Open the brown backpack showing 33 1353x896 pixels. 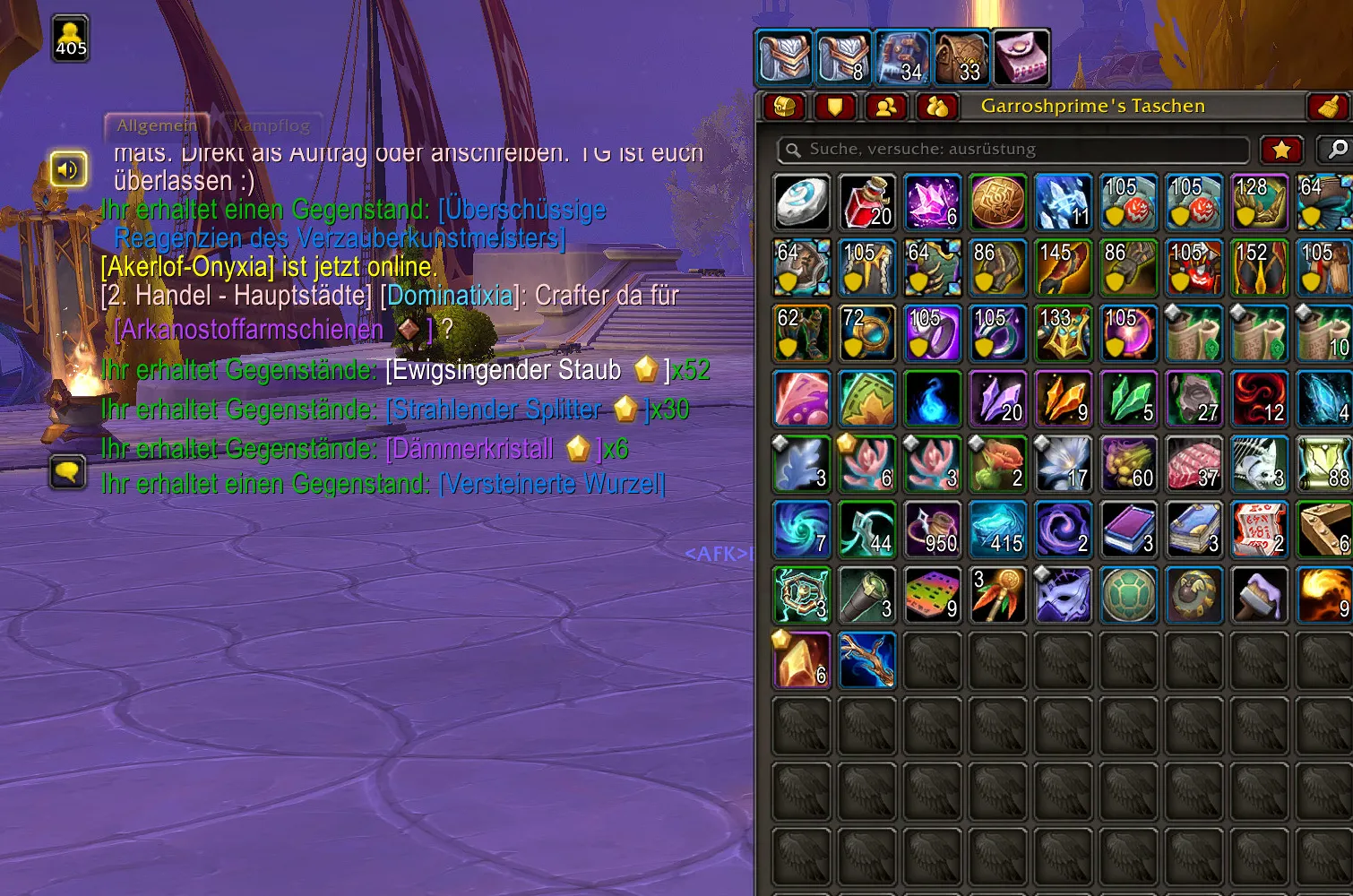(x=962, y=56)
